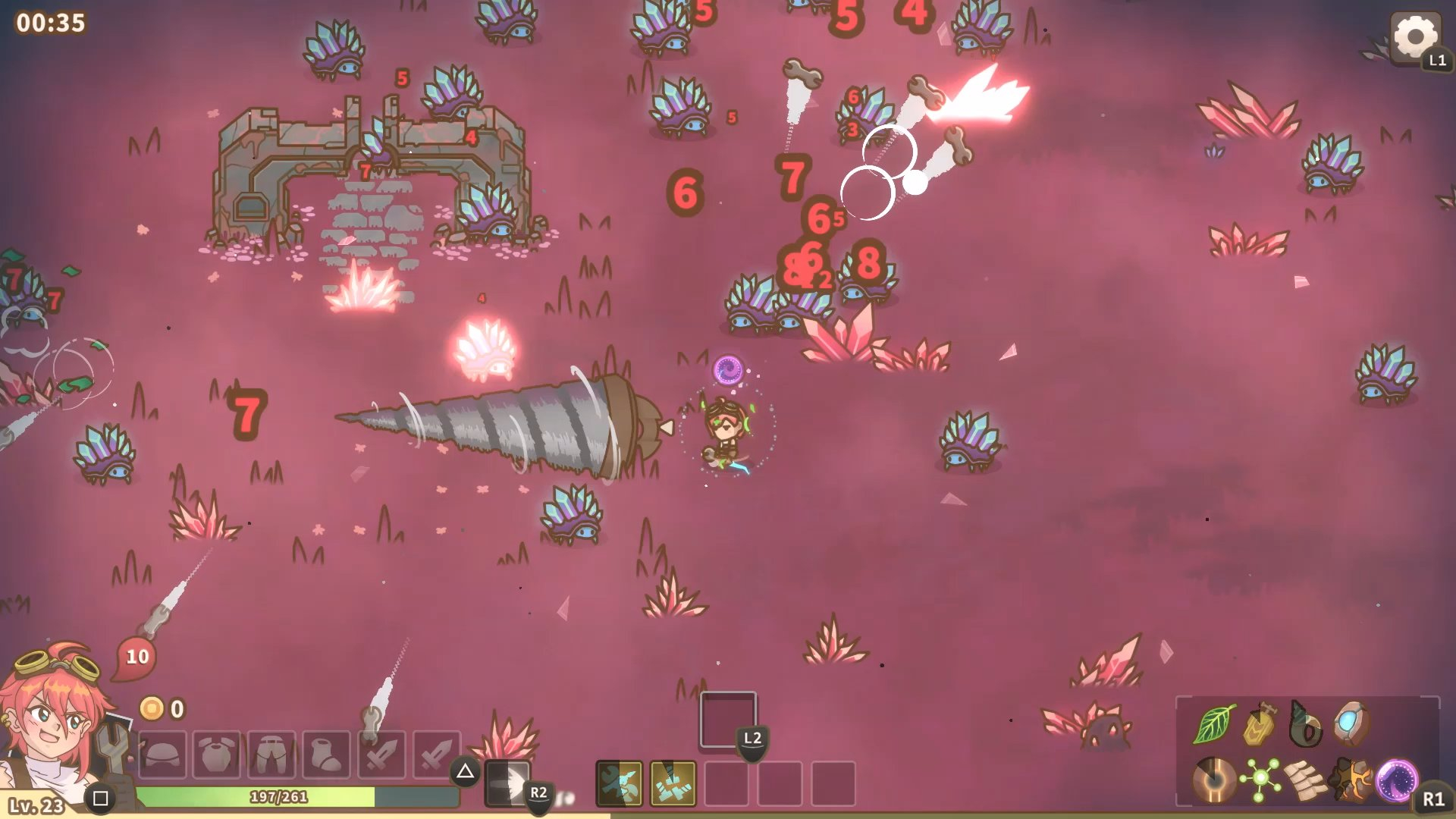Click the green leaf relic icon

pyautogui.click(x=1213, y=723)
